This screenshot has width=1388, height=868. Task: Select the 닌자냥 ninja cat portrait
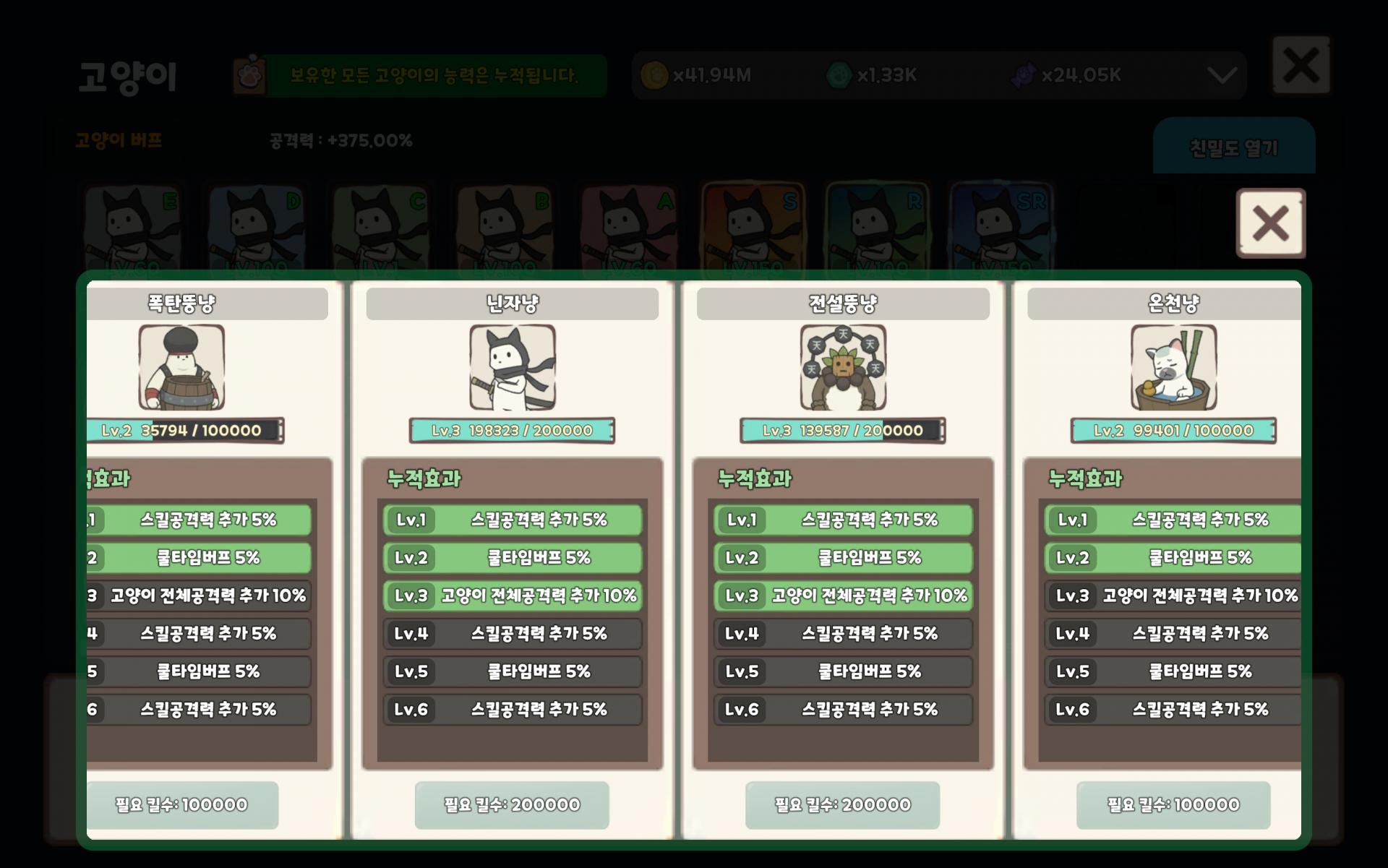[513, 367]
